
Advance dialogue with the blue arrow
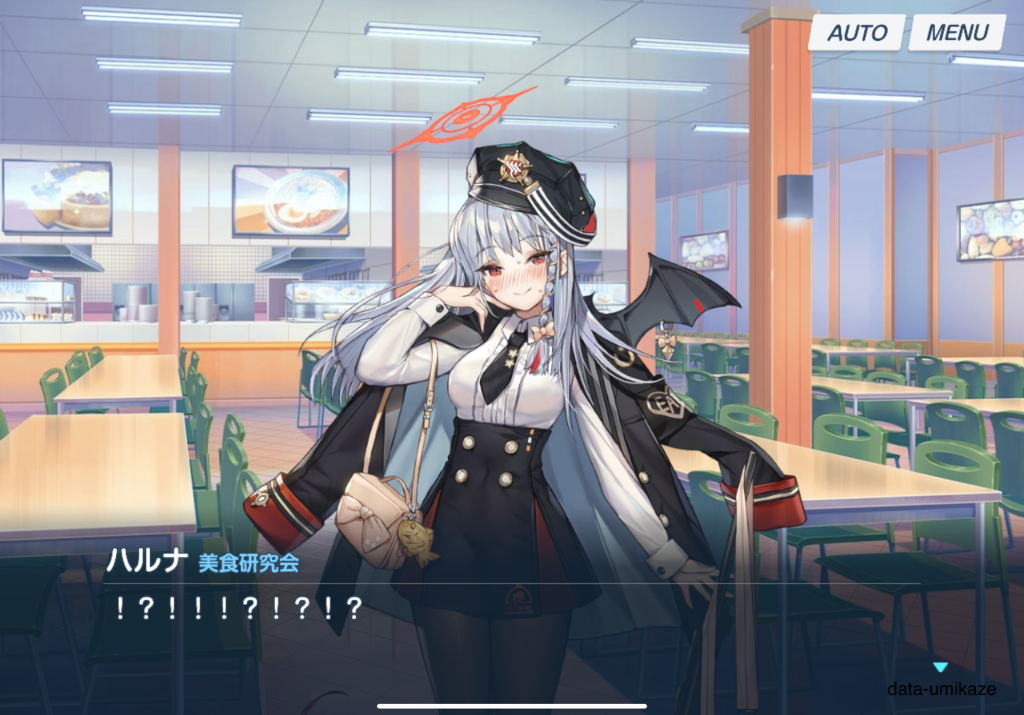pos(939,667)
